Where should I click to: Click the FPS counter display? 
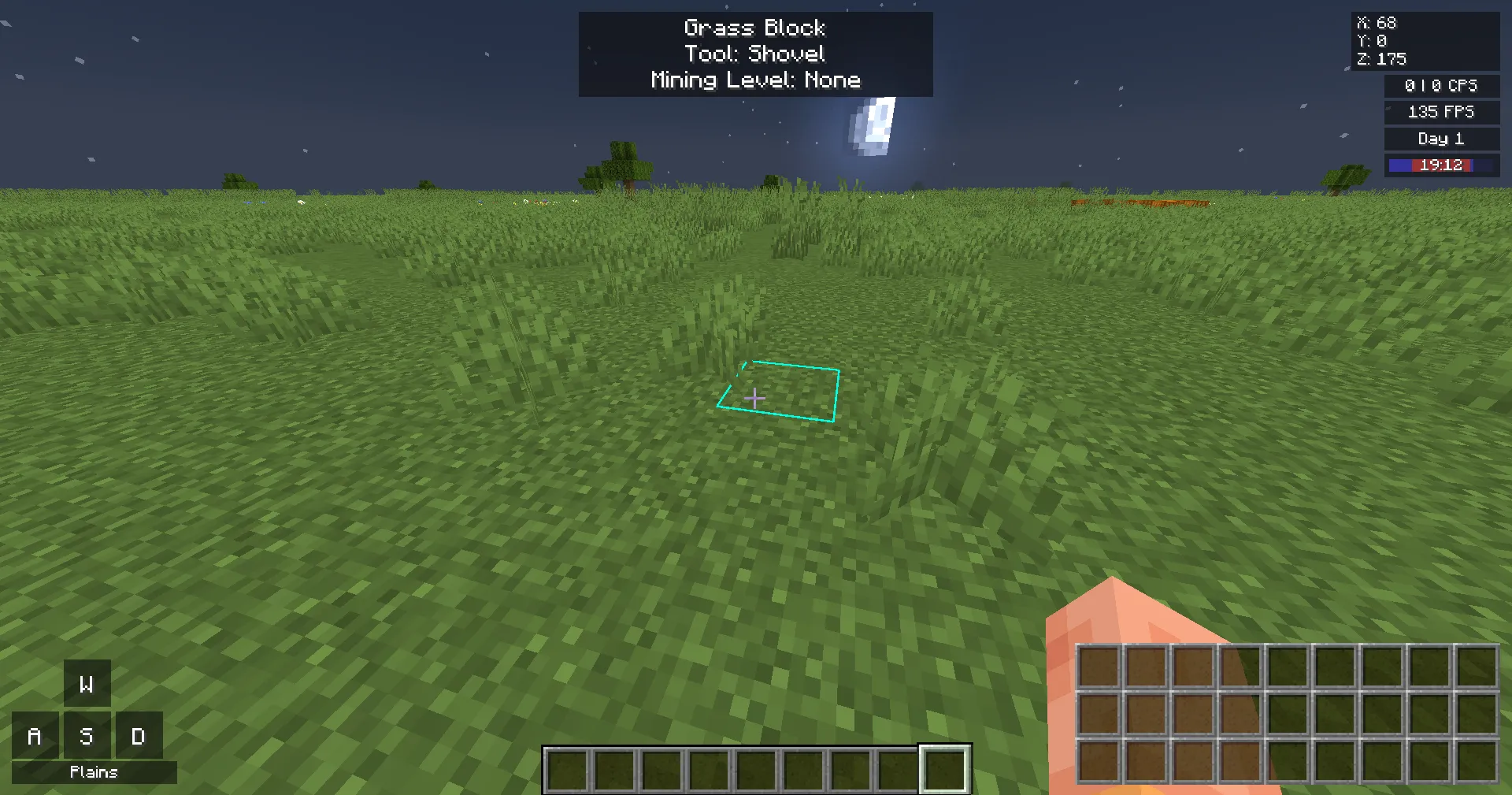coord(1440,112)
